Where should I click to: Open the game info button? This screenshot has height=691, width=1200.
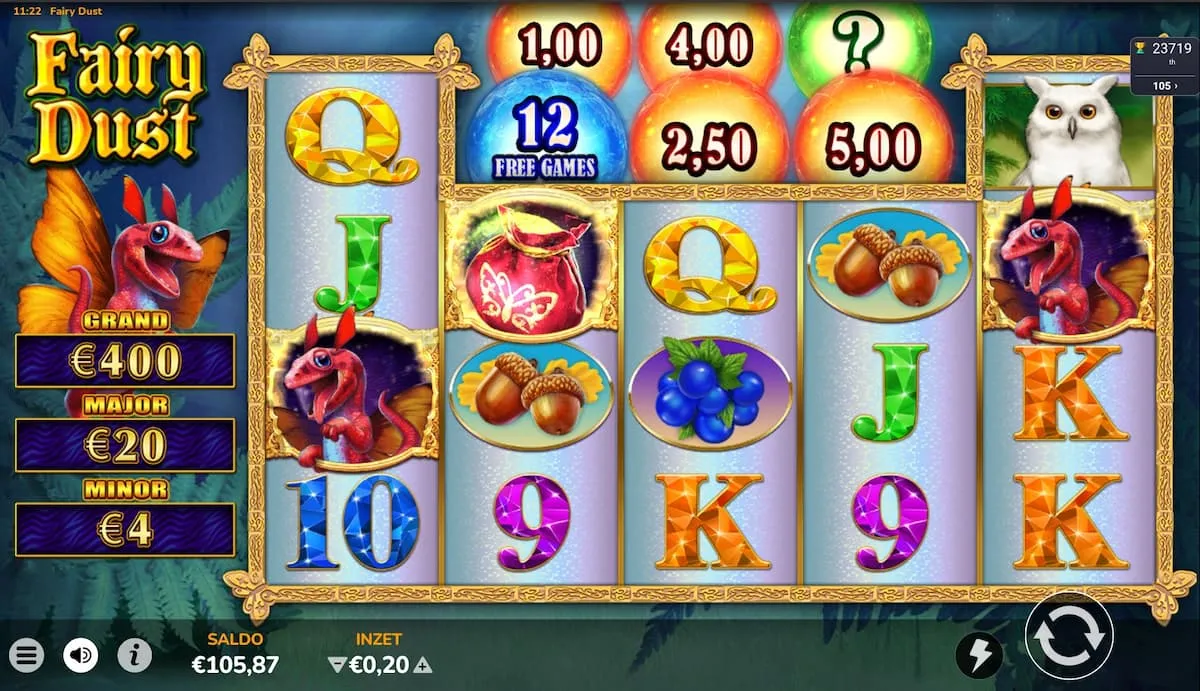[x=135, y=656]
